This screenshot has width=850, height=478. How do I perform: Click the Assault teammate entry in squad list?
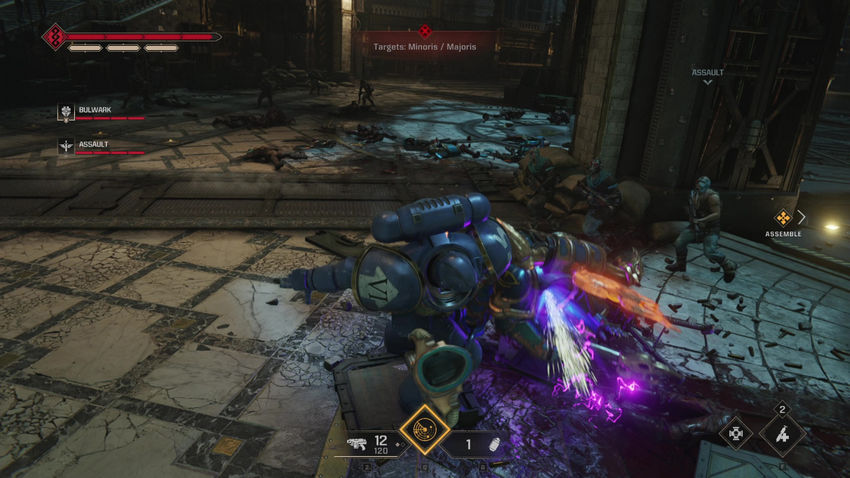100,146
